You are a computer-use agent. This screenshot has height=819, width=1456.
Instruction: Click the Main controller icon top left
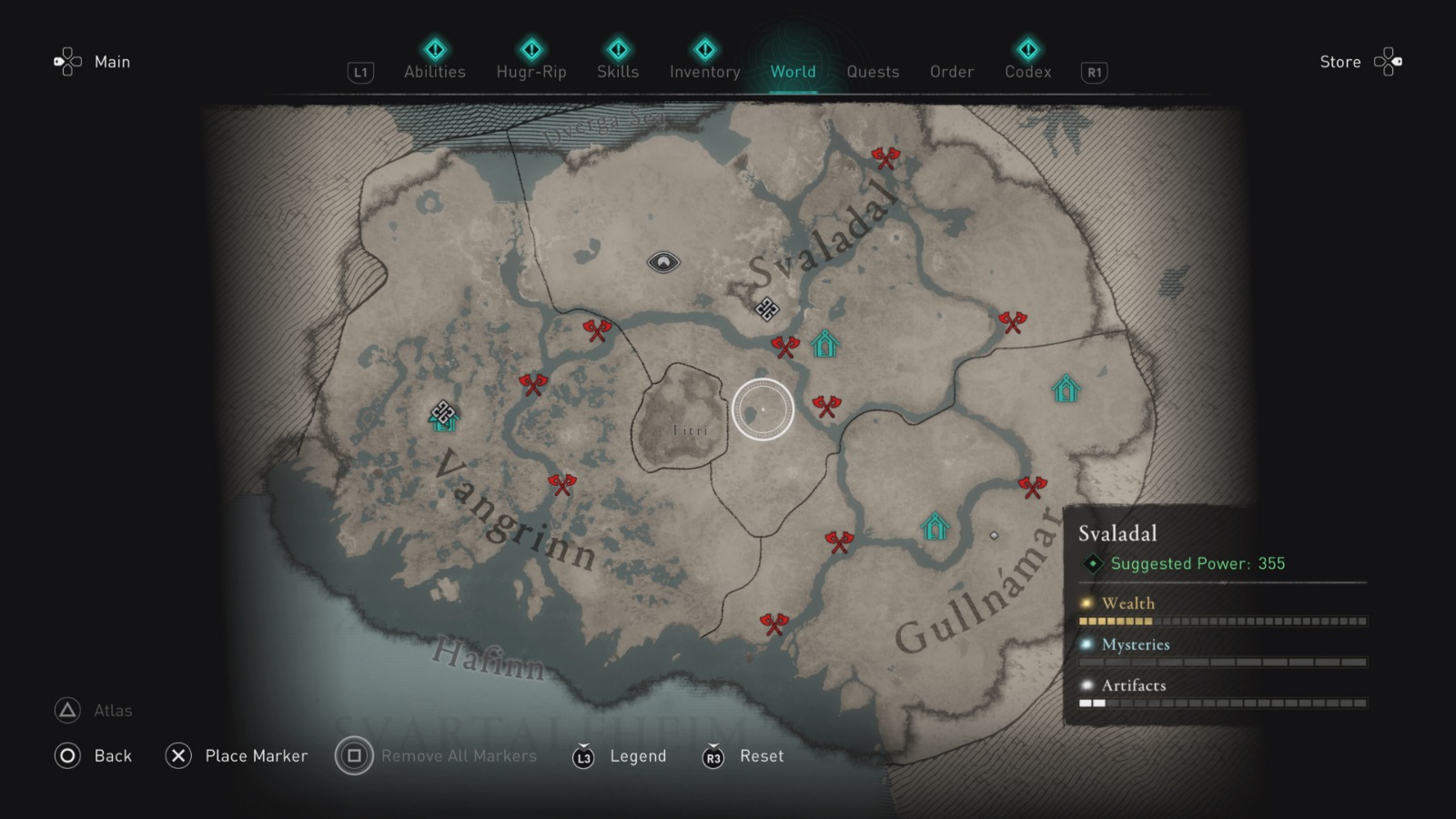[x=66, y=60]
